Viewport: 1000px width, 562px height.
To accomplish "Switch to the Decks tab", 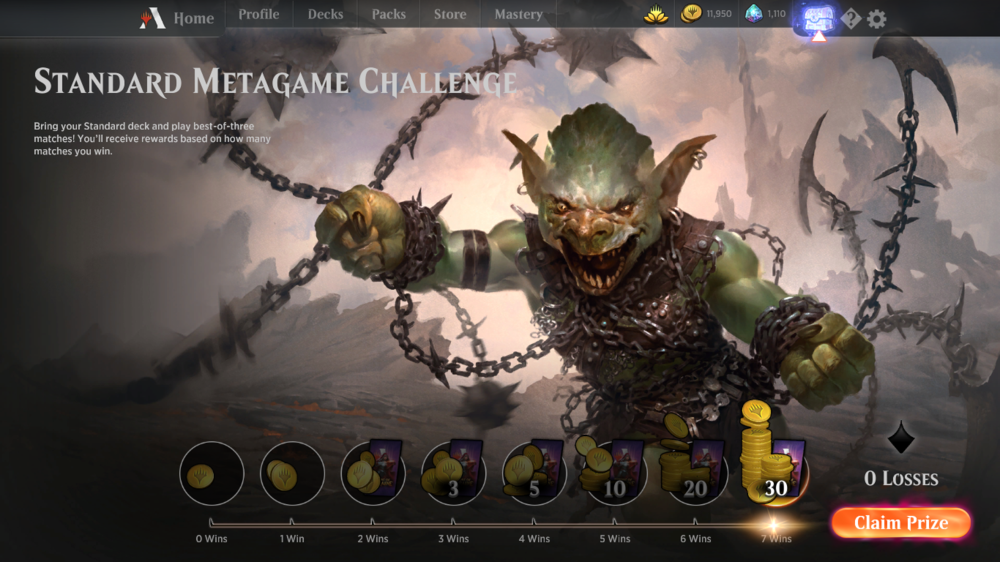I will pyautogui.click(x=325, y=15).
